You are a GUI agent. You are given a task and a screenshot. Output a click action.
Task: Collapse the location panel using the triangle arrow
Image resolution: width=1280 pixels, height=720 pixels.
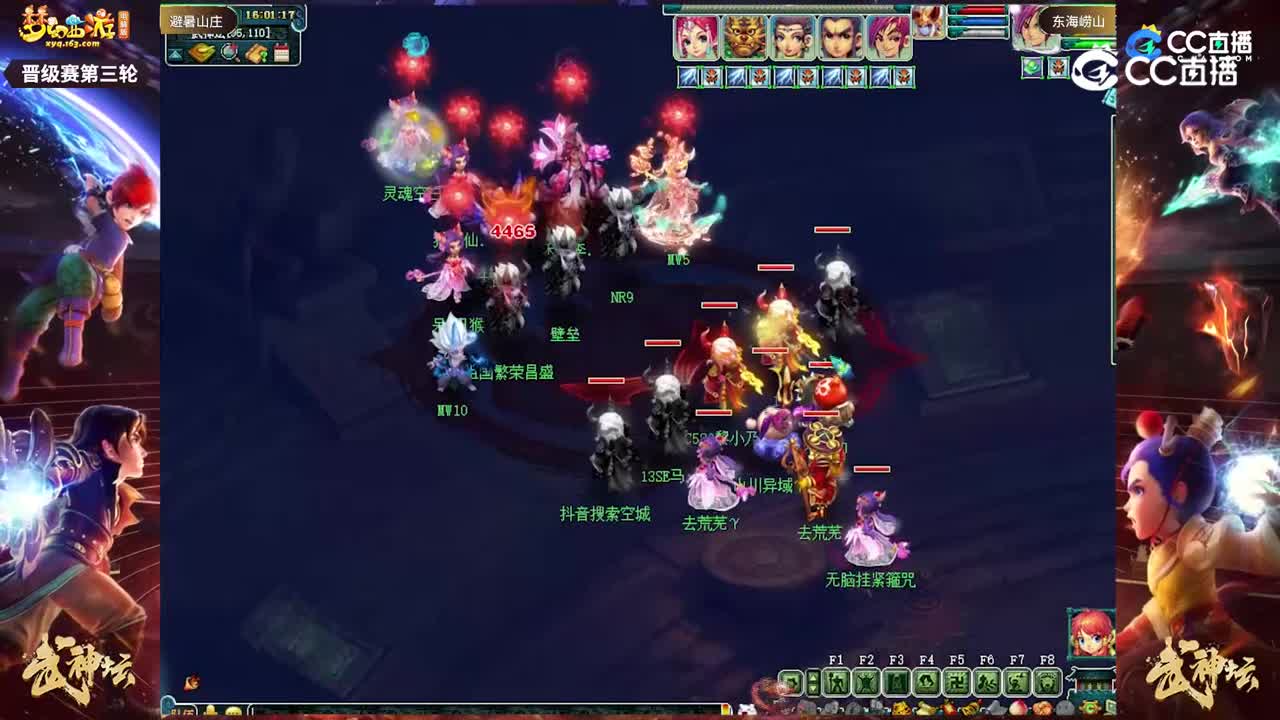tap(174, 53)
